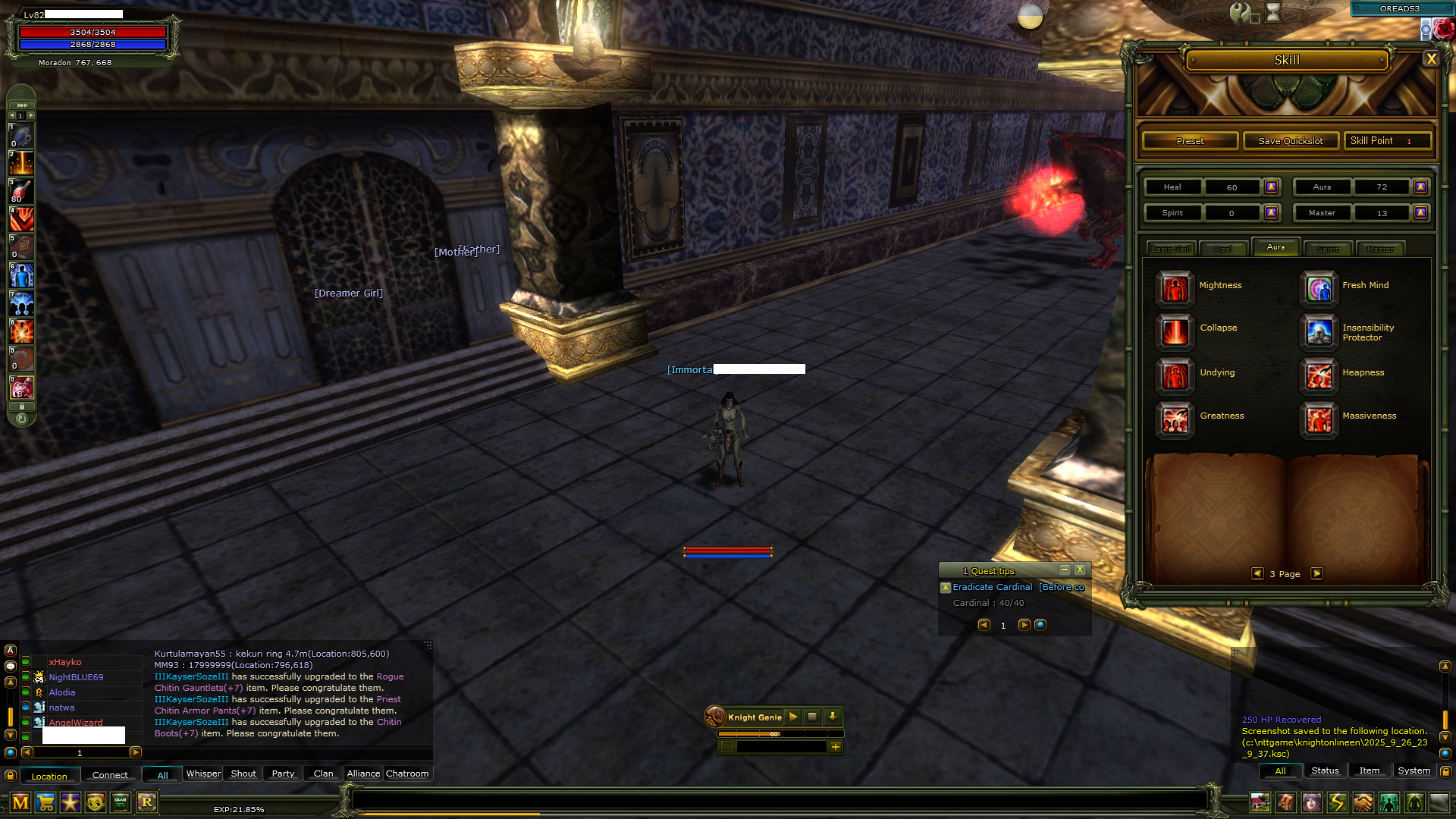The width and height of the screenshot is (1456, 819).
Task: Select the Master skill tab
Action: [1380, 249]
